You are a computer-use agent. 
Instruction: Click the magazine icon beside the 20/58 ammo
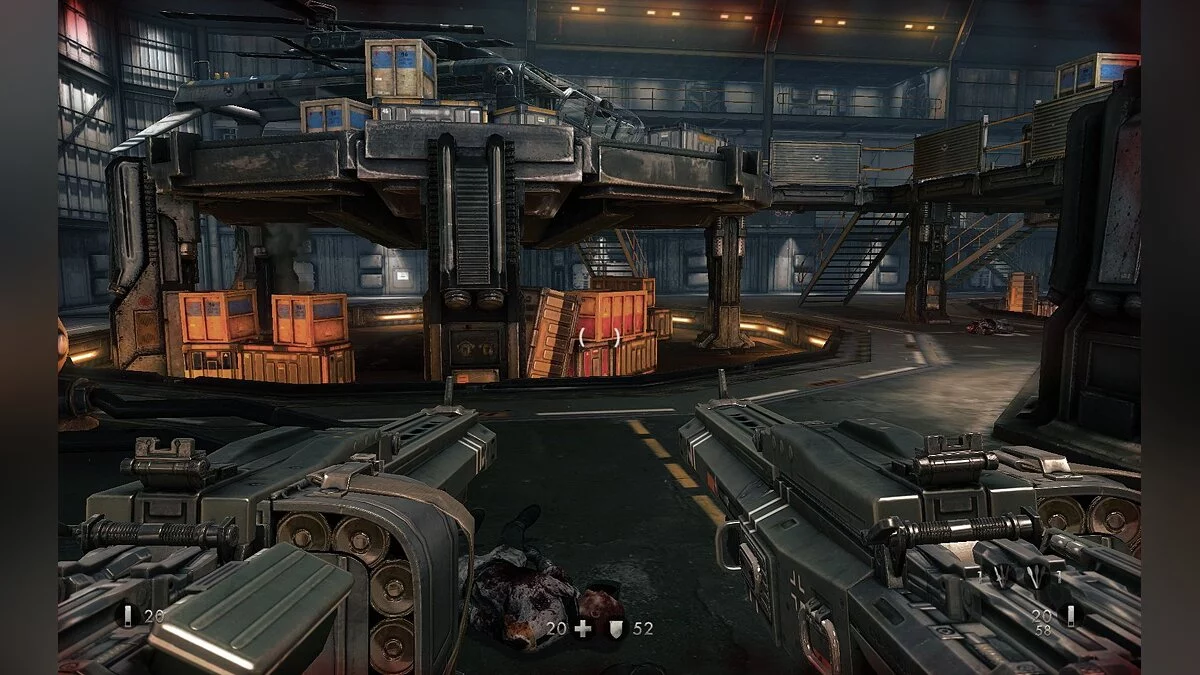(x=1069, y=615)
